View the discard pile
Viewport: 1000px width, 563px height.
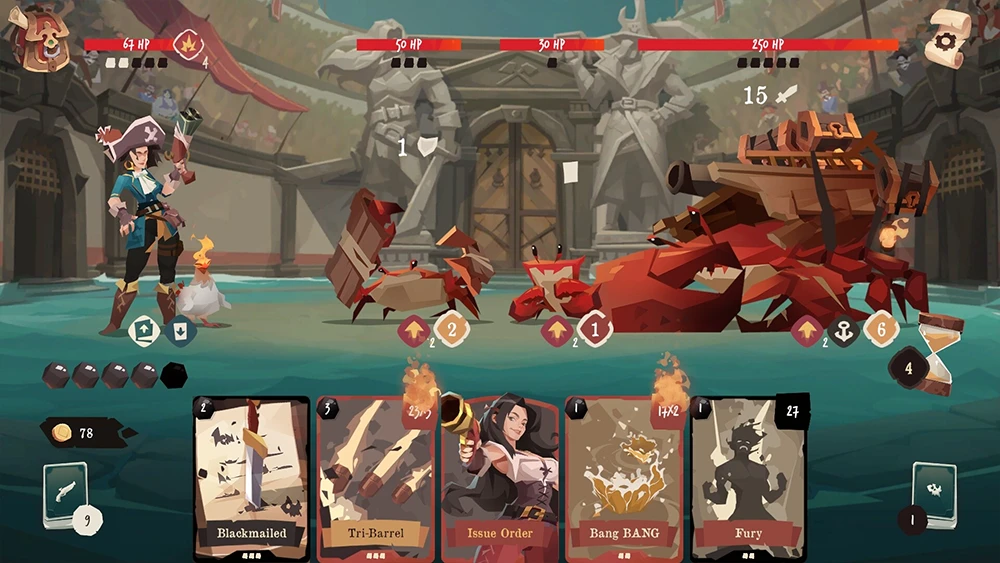click(933, 493)
